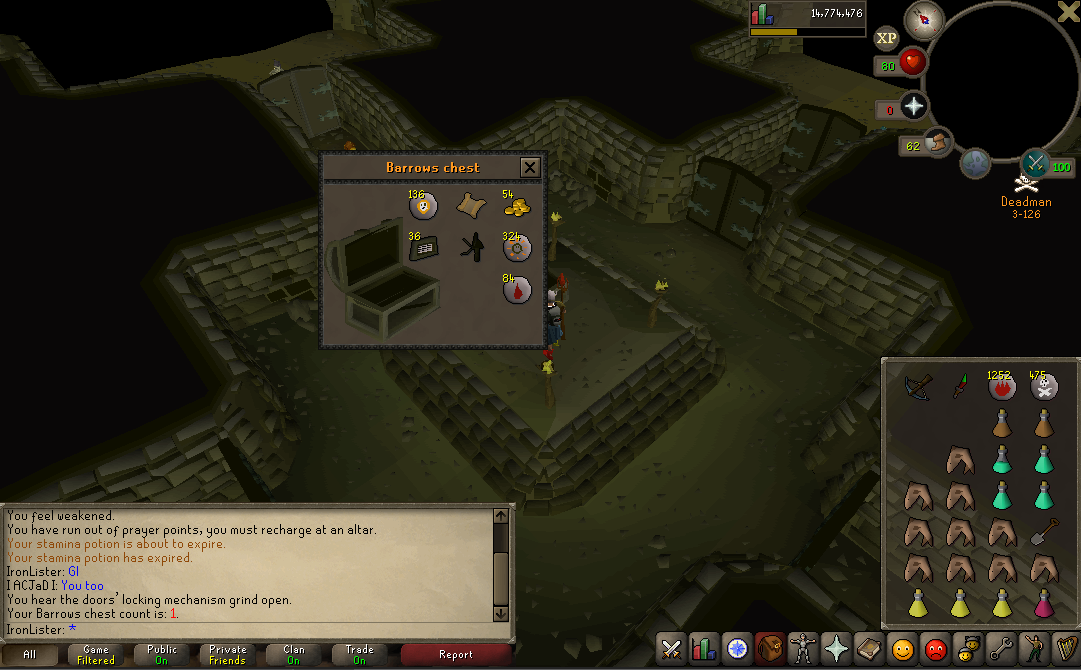Open the Settings wrench tab
The image size is (1081, 670).
[x=1000, y=650]
